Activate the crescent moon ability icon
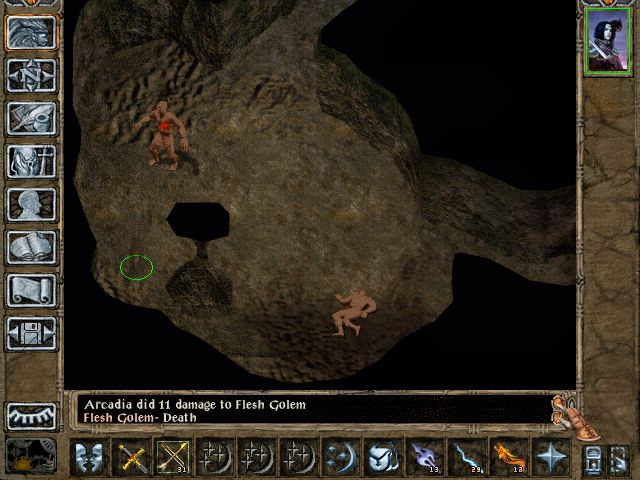The height and width of the screenshot is (480, 640). (341, 457)
